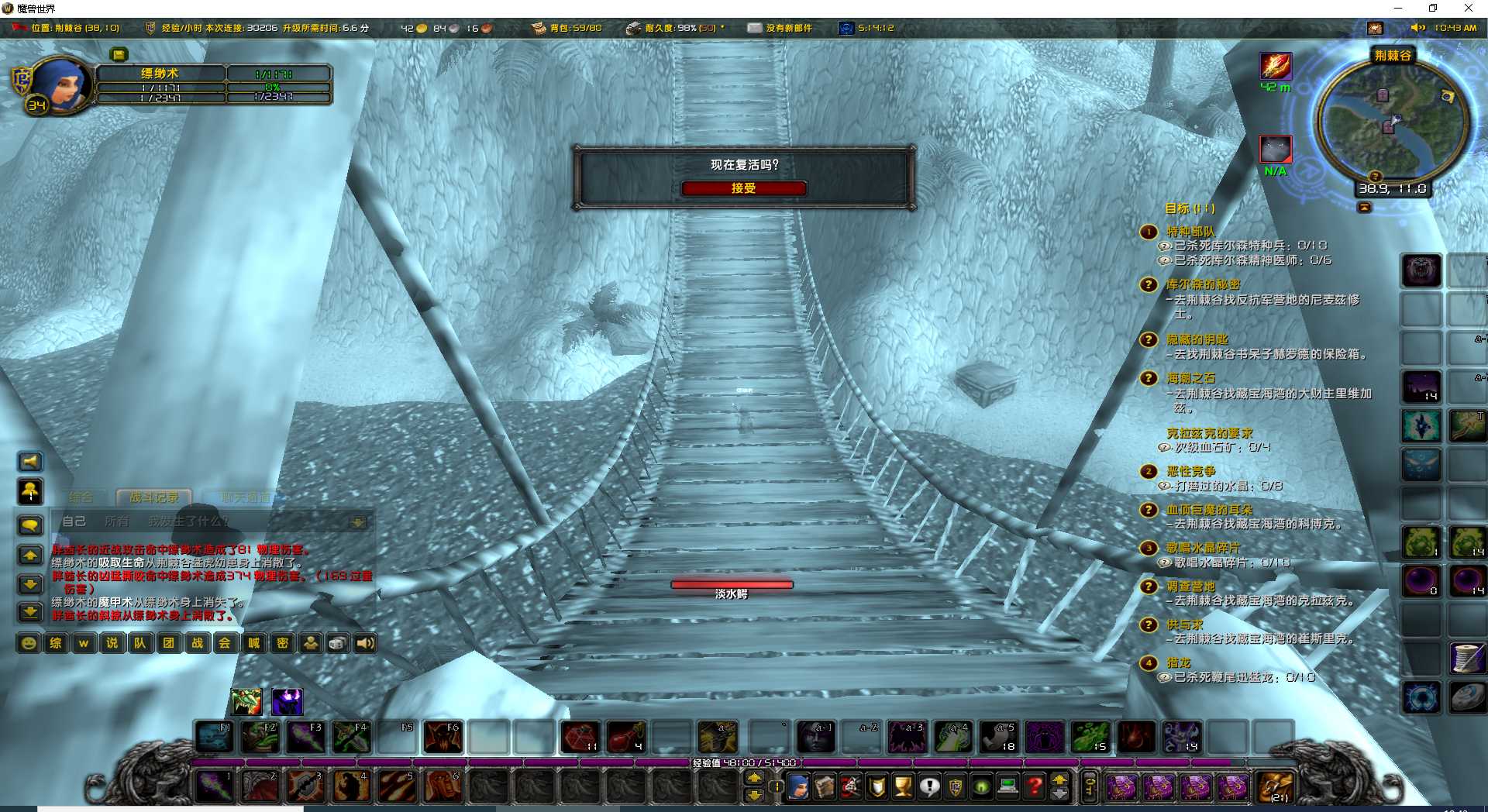Jump chat to bottom with underlined arrow

(x=30, y=613)
